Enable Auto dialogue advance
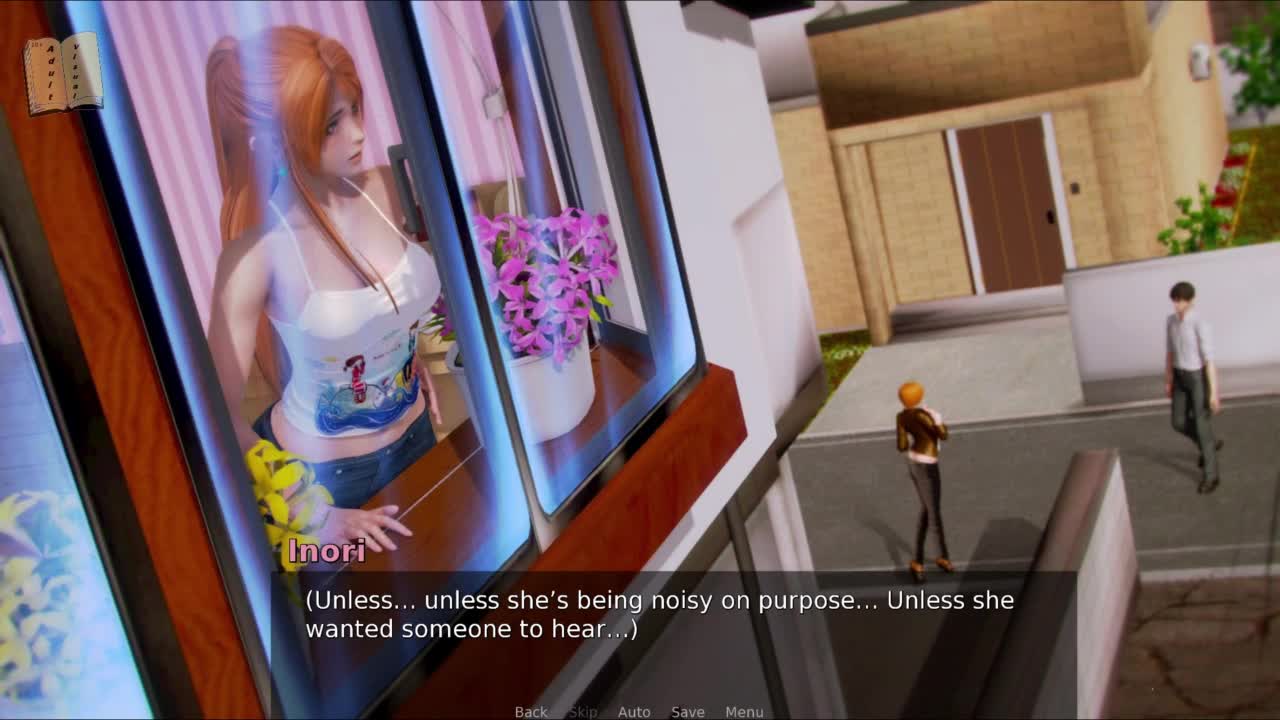1280x720 pixels. click(x=634, y=711)
